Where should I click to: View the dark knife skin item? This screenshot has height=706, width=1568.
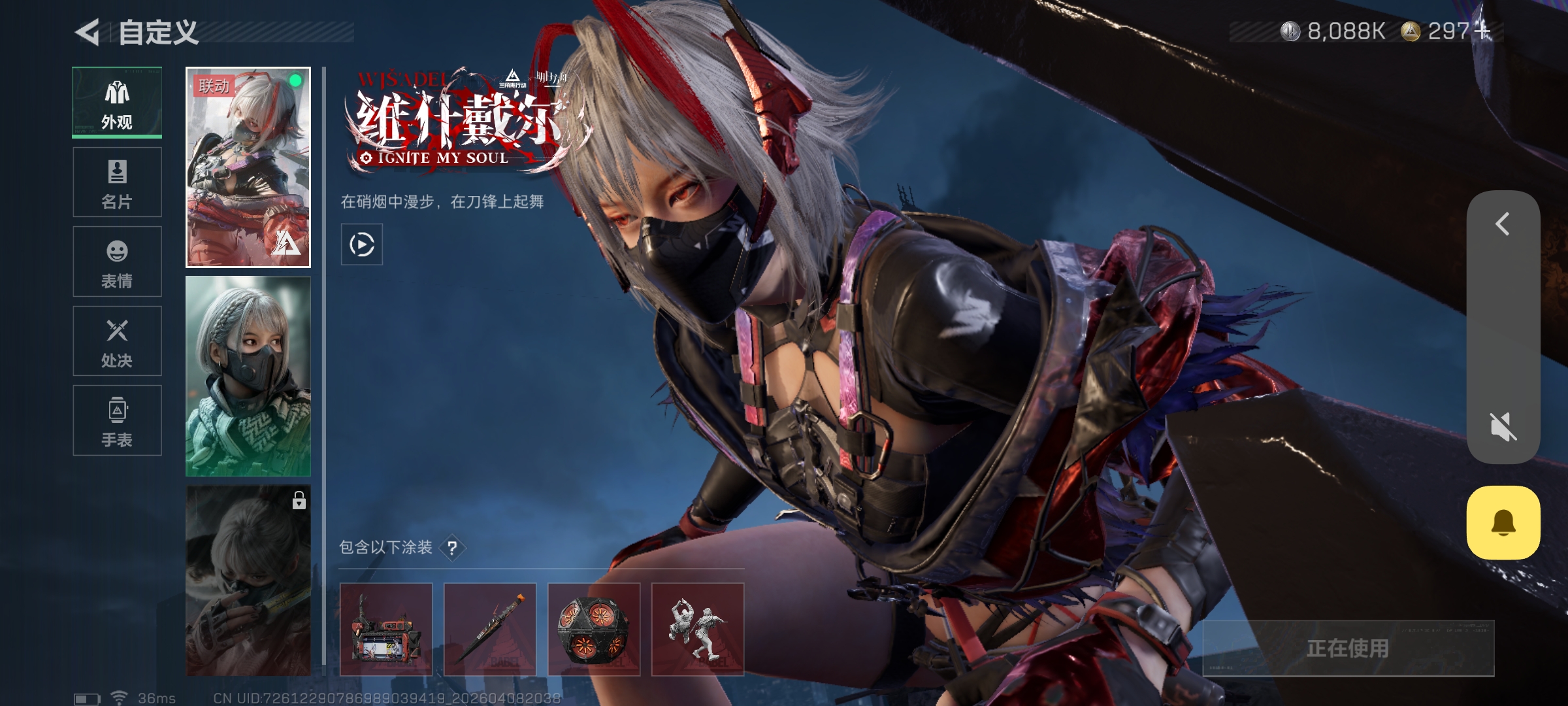point(490,629)
